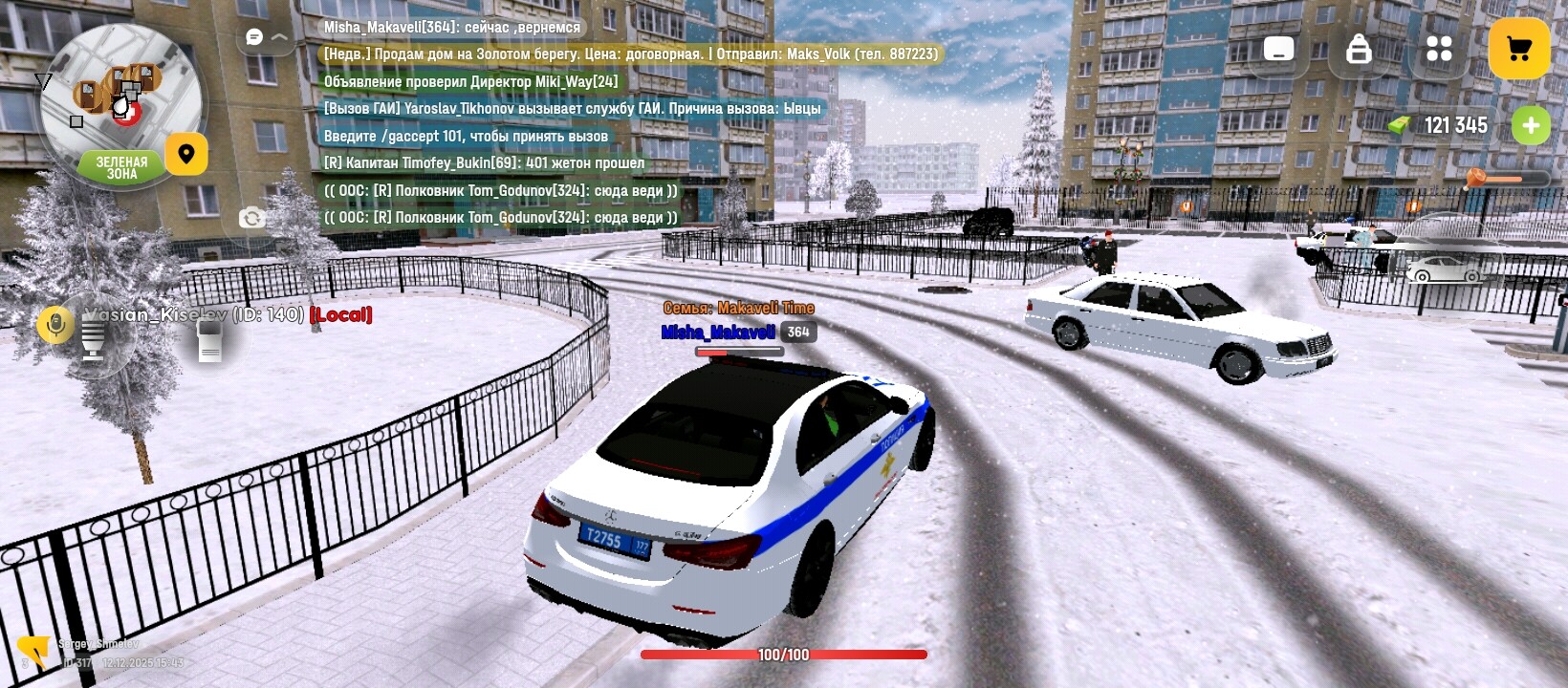1568x688 pixels.
Task: Select the ГАИ call message in chat
Action: coord(572,109)
